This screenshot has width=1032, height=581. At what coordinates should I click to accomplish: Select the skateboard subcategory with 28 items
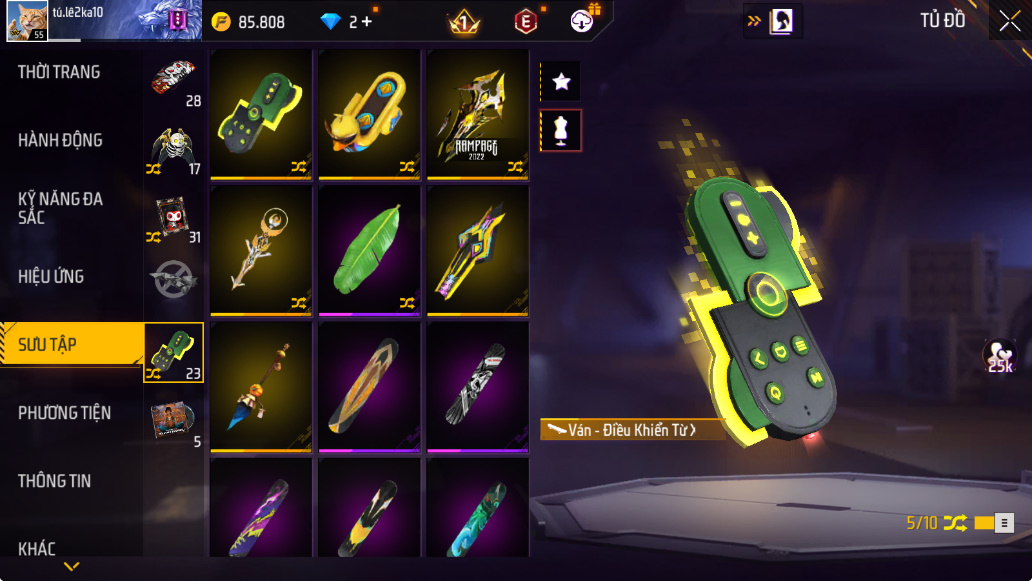[x=174, y=82]
